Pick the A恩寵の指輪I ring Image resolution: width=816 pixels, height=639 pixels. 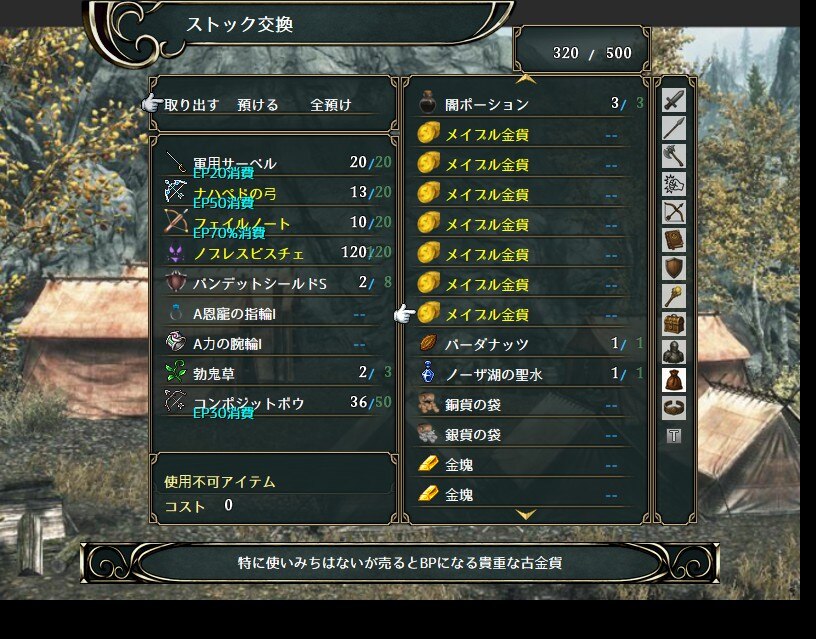coord(238,313)
